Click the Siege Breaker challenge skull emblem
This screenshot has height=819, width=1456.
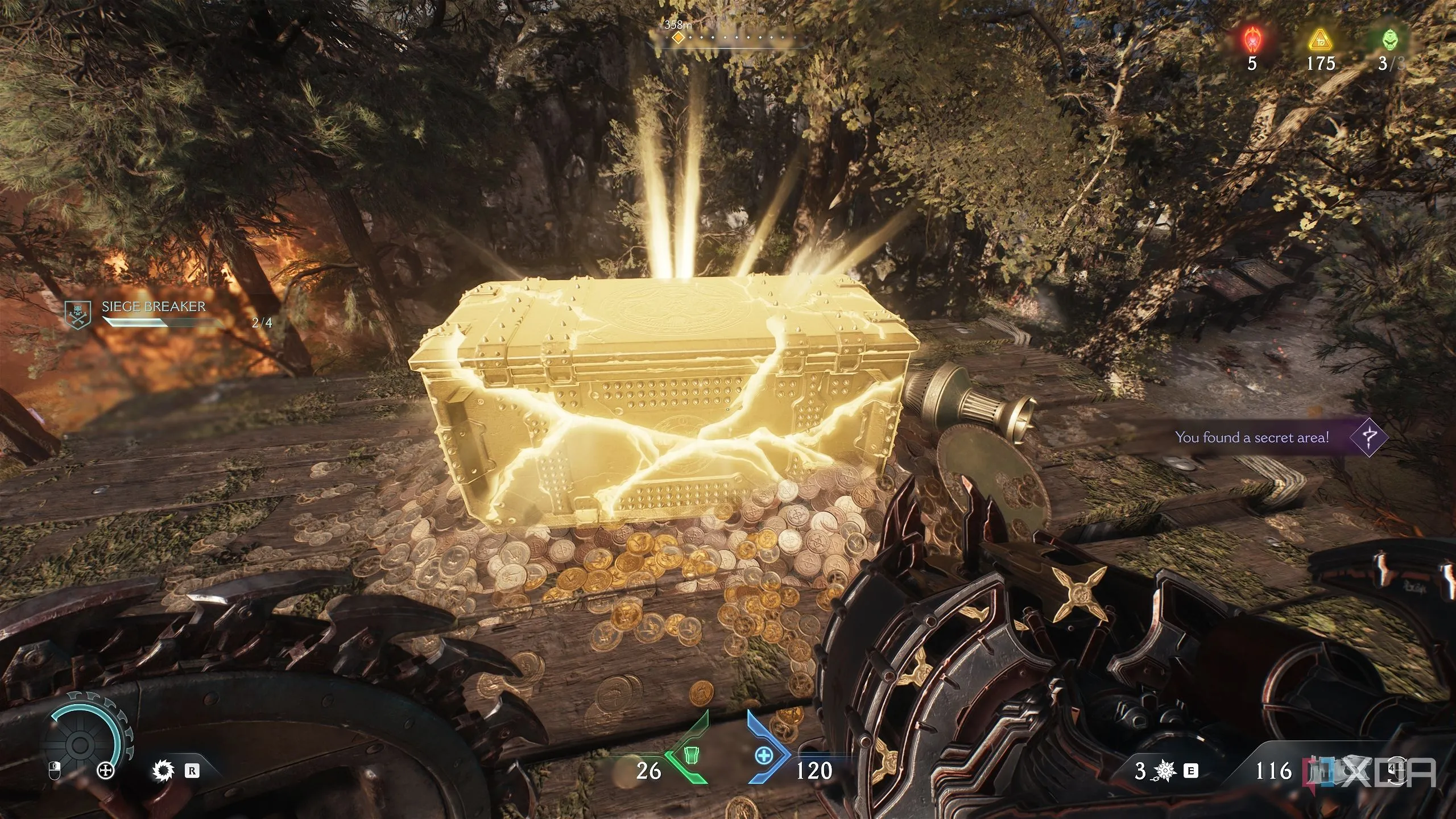coord(78,316)
